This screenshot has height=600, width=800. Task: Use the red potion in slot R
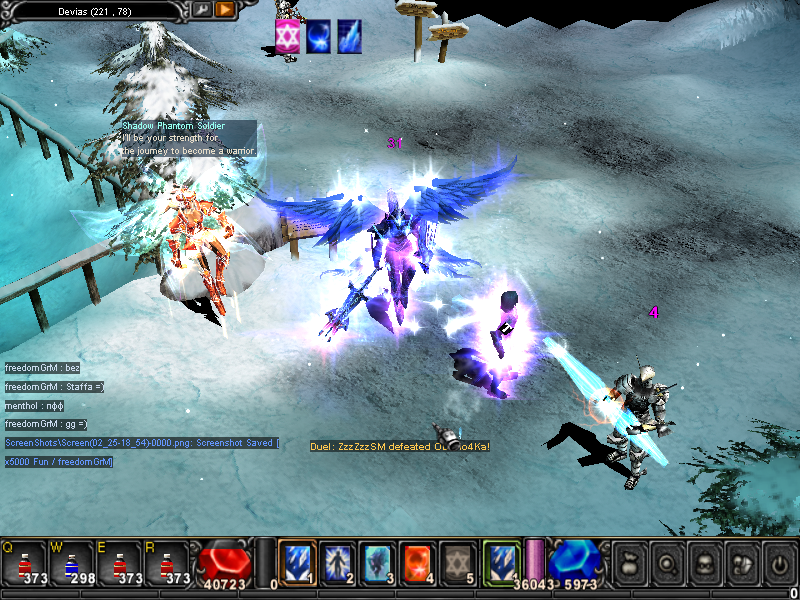(164, 564)
